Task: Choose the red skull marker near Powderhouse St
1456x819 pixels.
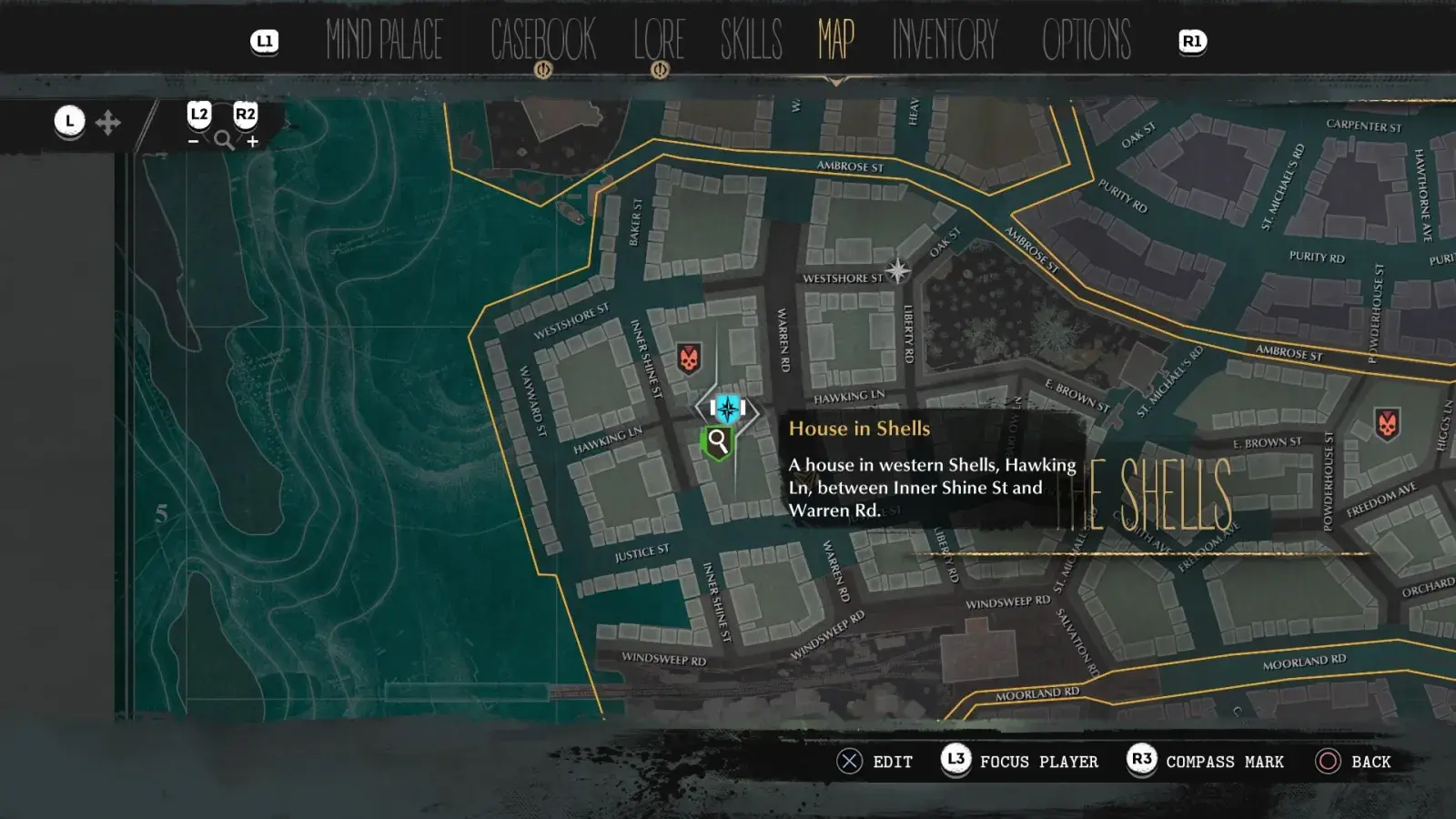Action: (1387, 423)
